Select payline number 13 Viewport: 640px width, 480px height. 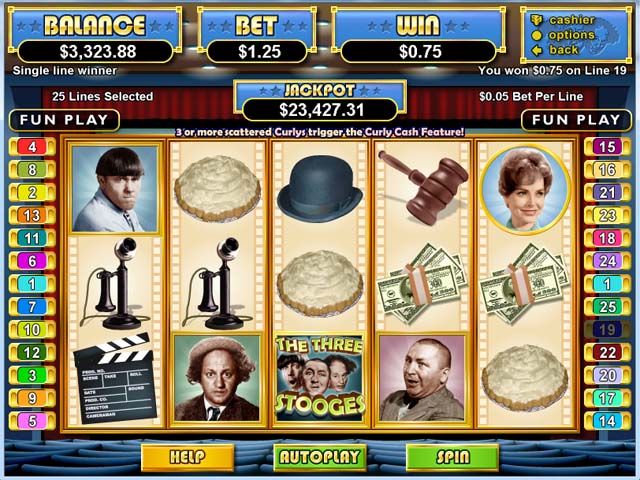(33, 215)
